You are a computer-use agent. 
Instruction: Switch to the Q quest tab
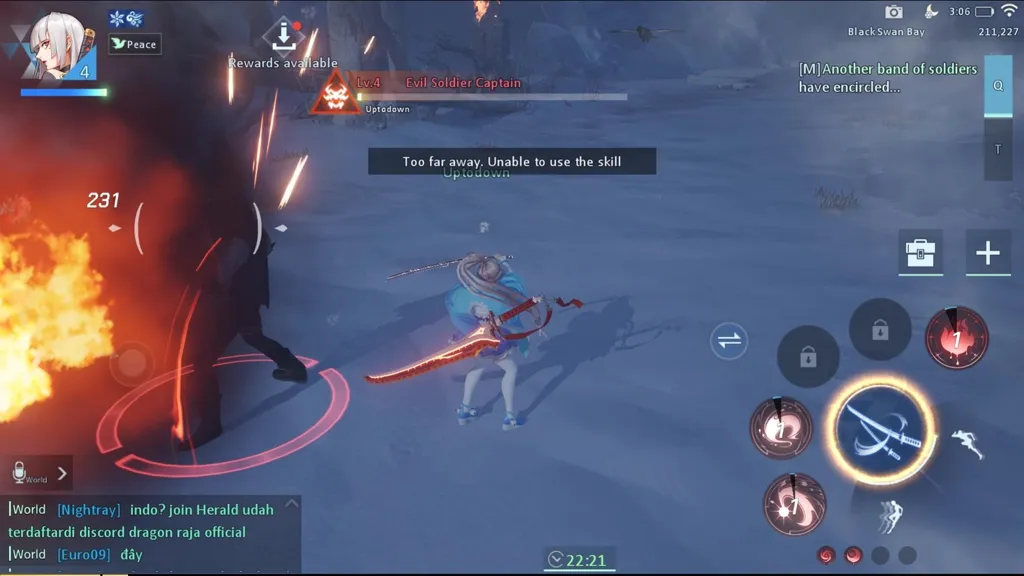click(x=997, y=86)
